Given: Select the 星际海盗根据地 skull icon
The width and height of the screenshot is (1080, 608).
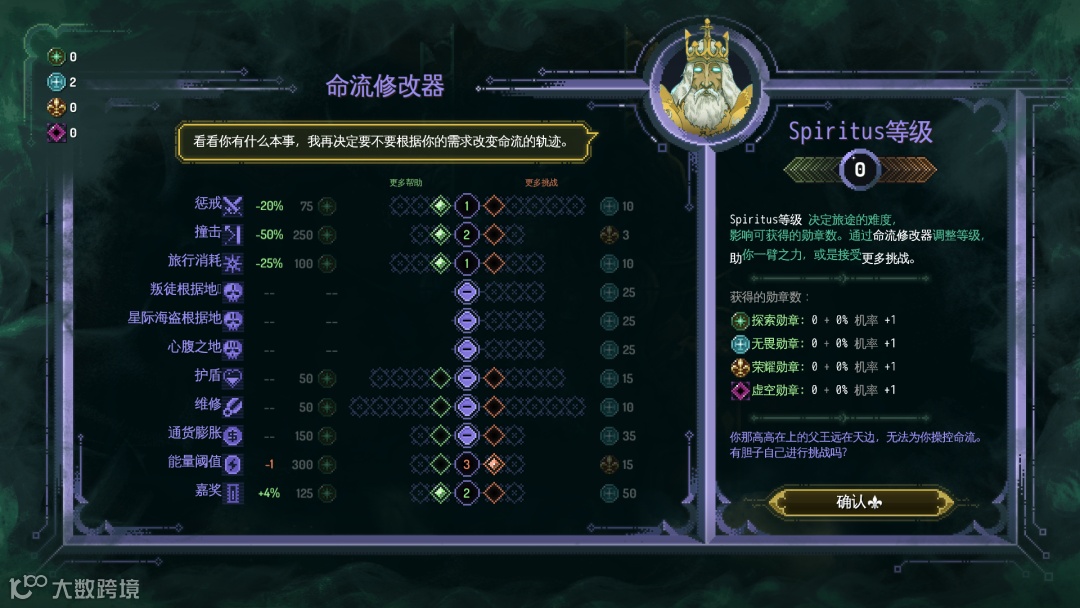Looking at the screenshot, I should coord(233,321).
